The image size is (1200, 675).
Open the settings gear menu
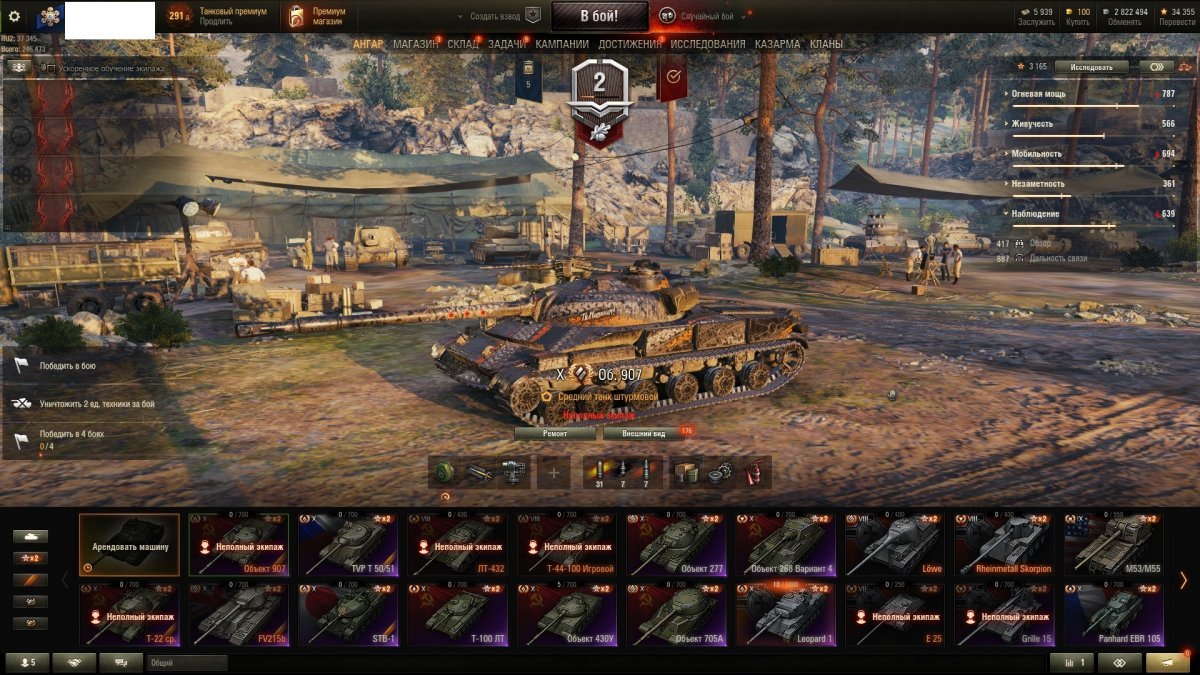pos(14,16)
